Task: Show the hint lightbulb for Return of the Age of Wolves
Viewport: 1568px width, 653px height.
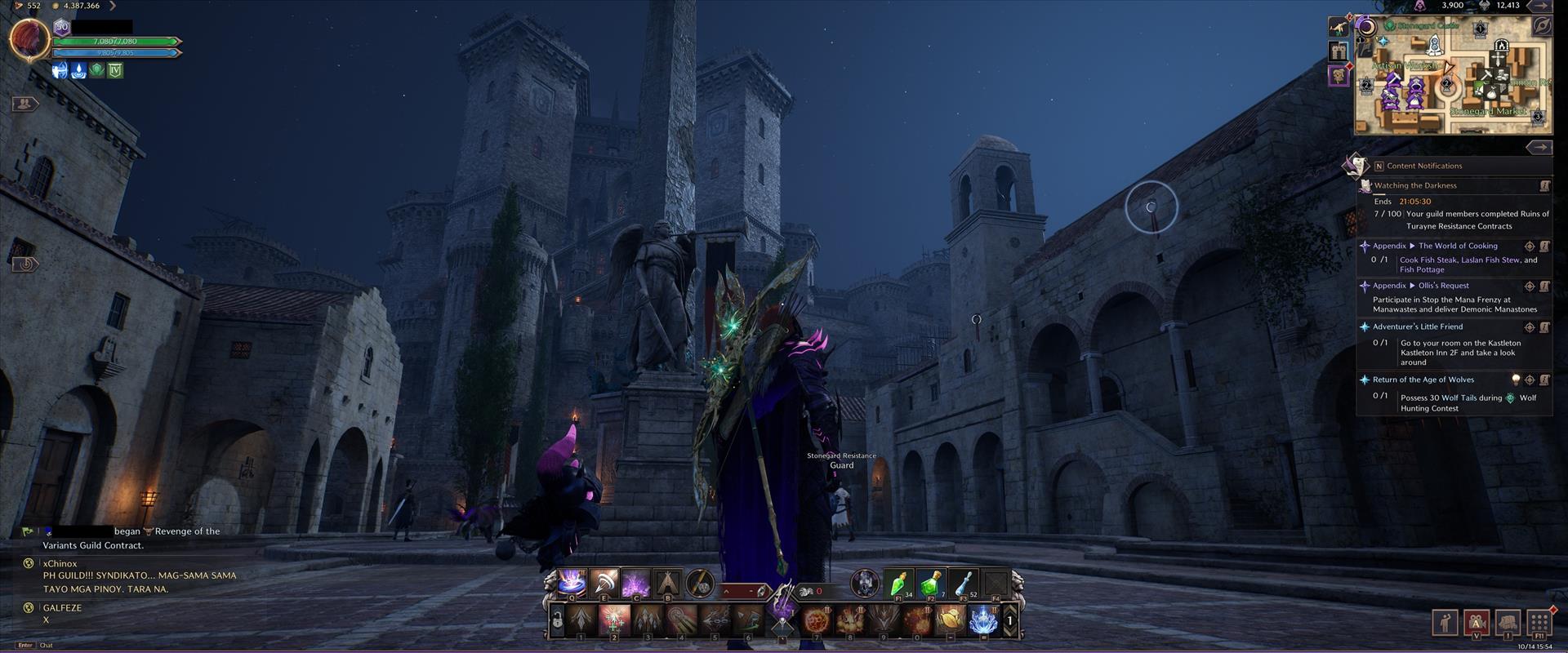Action: point(1516,380)
